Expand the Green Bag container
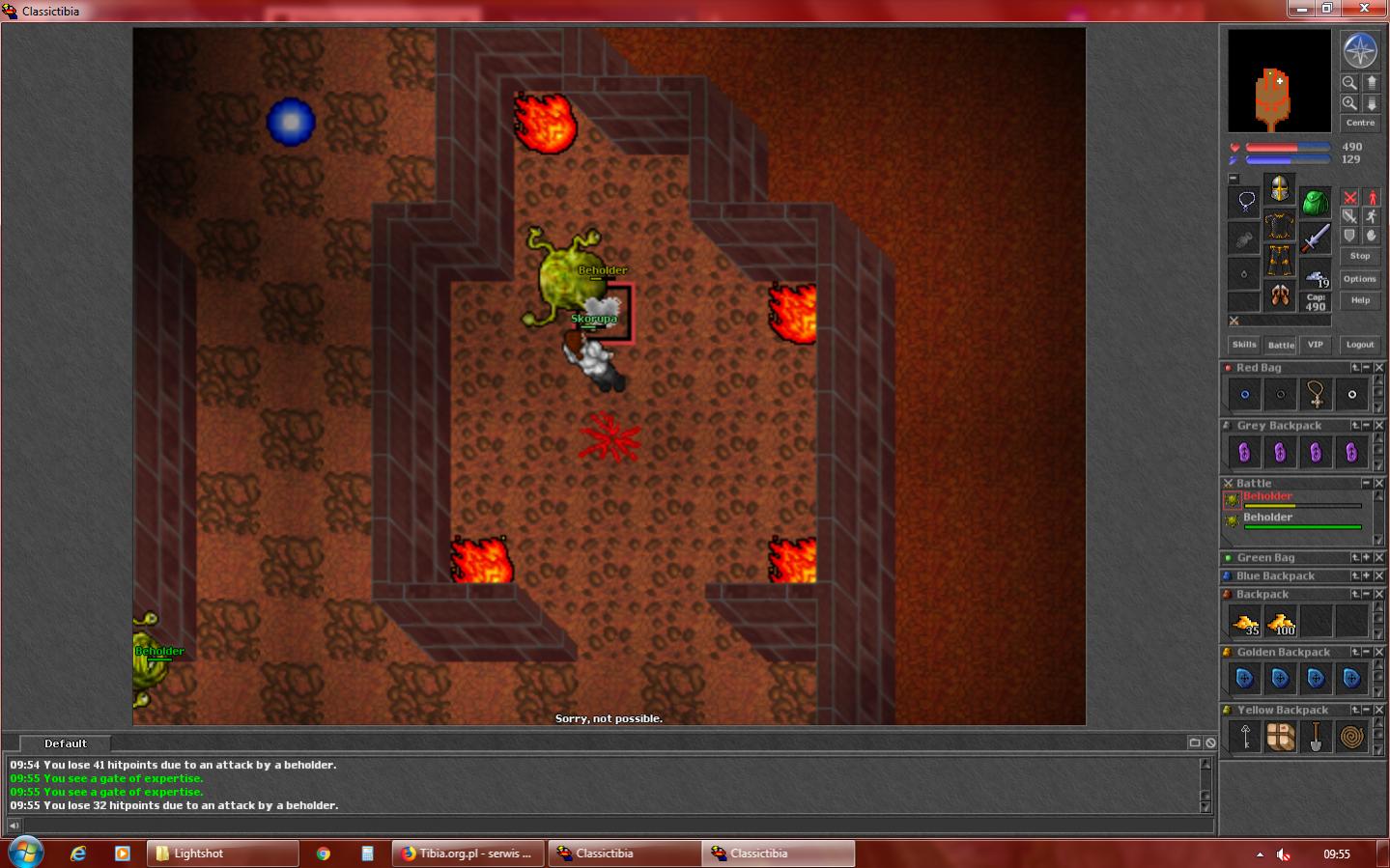Image resolution: width=1390 pixels, height=868 pixels. click(1366, 558)
